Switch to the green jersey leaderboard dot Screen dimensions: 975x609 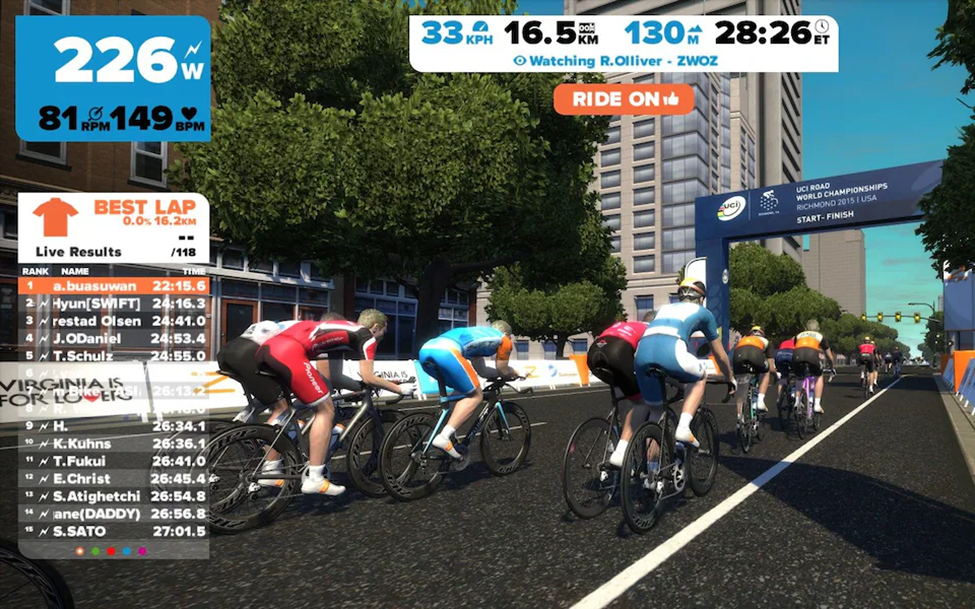click(95, 551)
